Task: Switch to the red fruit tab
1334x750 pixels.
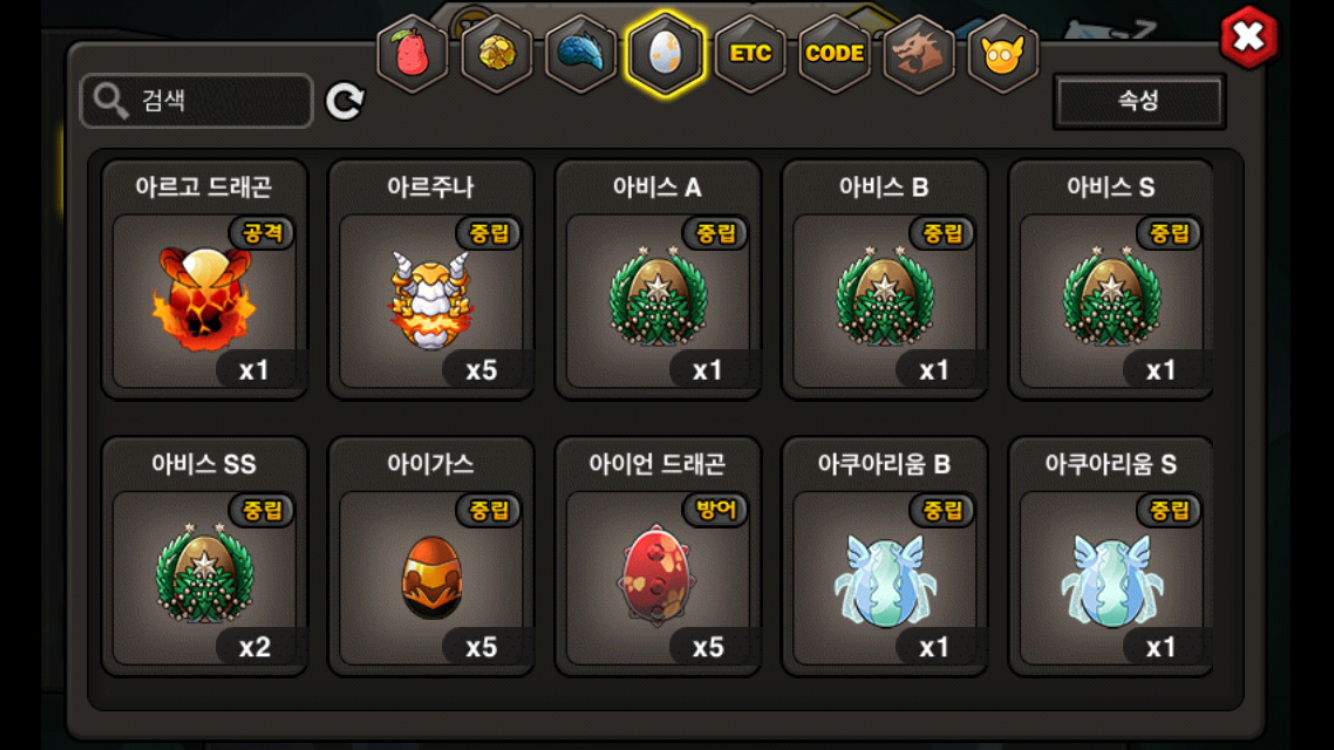Action: click(412, 54)
